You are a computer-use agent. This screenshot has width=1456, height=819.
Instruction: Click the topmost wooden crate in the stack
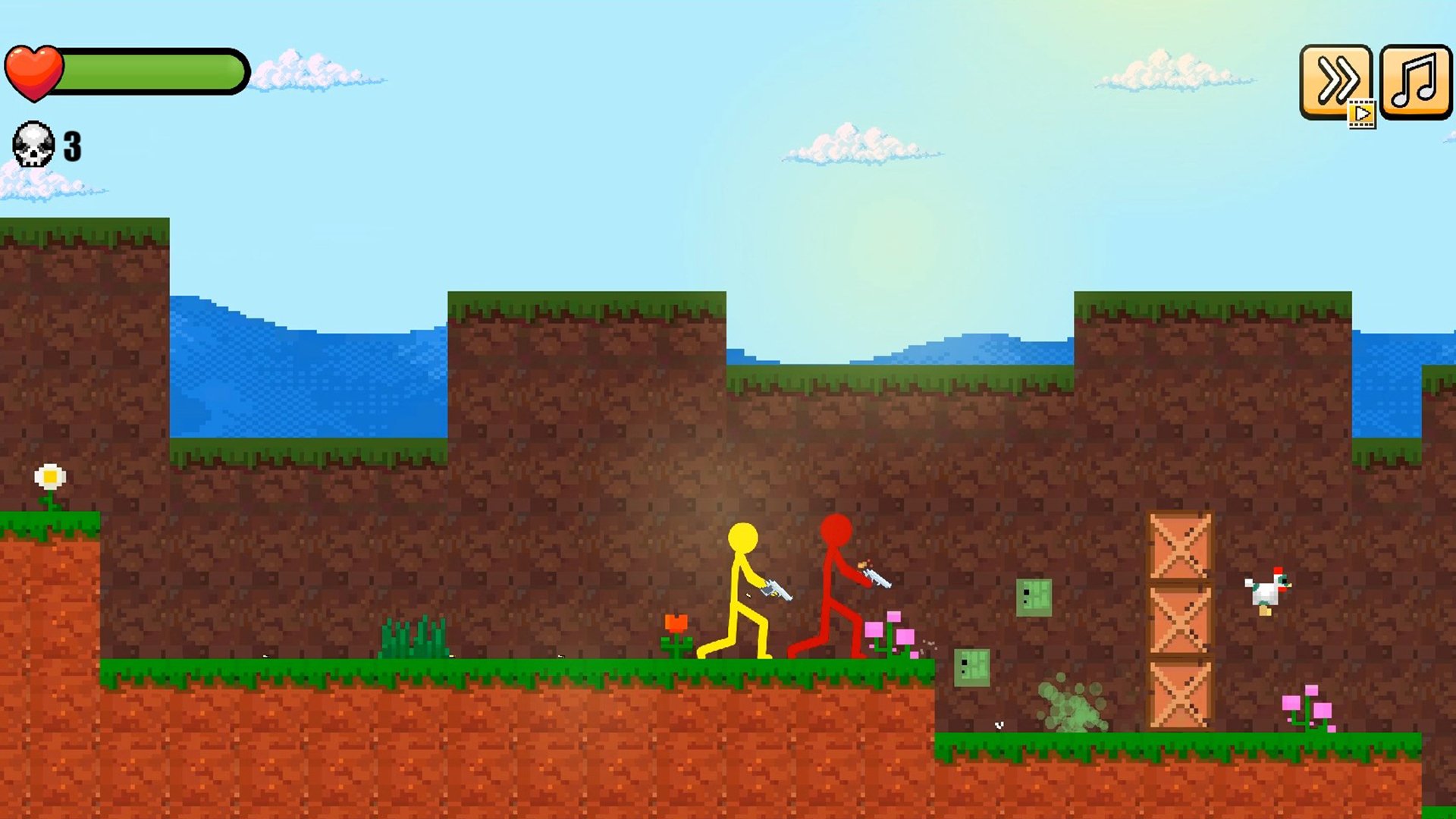coord(1181,544)
